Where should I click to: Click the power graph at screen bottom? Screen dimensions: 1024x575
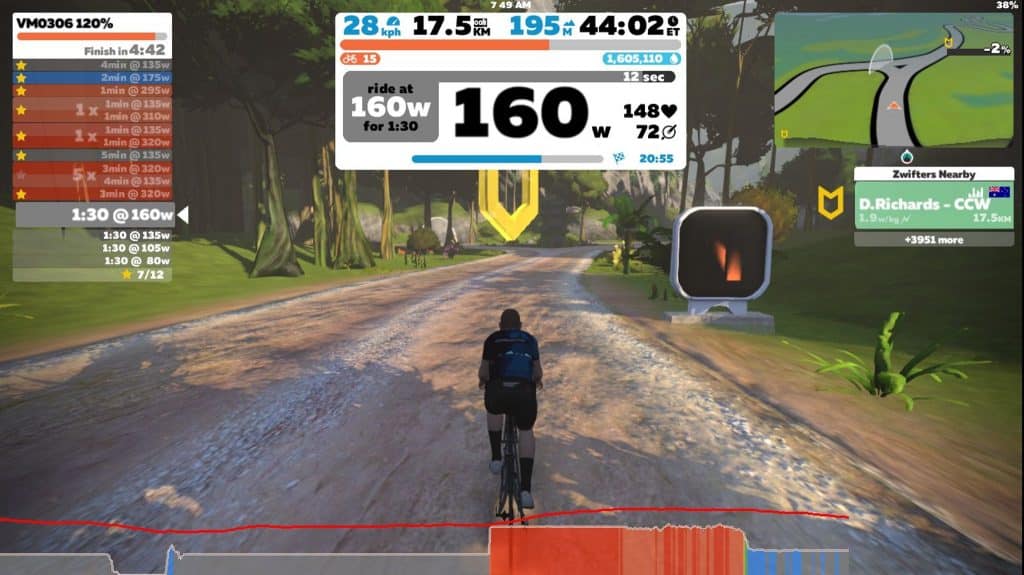[x=620, y=550]
